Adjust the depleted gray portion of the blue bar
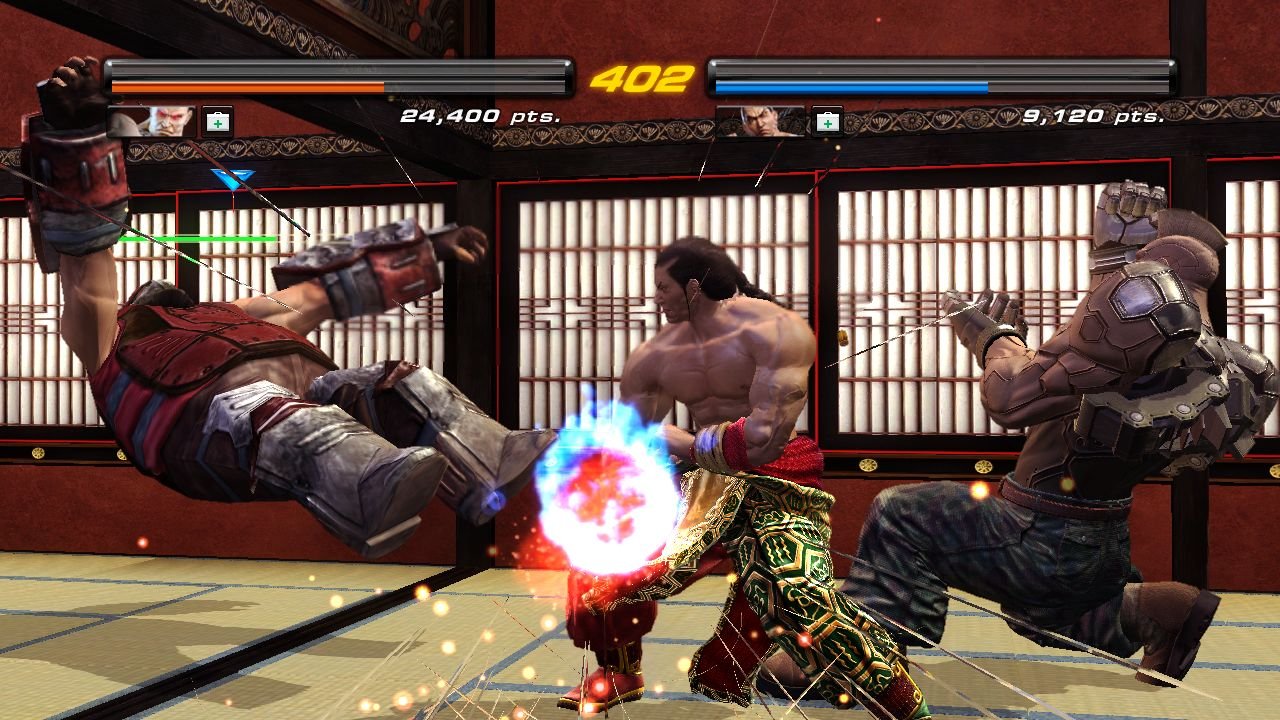The height and width of the screenshot is (720, 1280). point(1080,87)
